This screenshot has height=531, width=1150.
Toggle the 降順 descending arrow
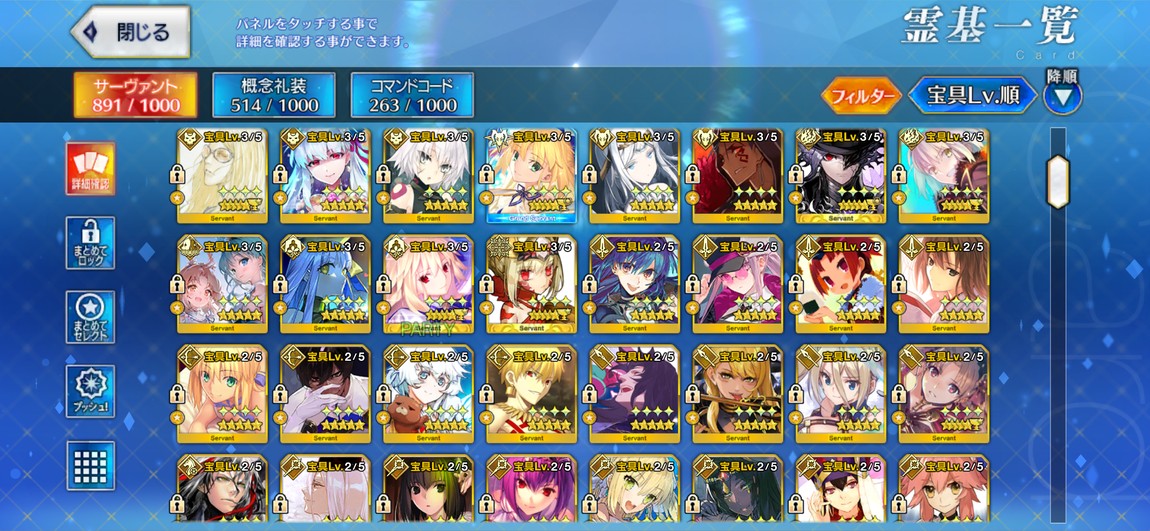coord(1062,97)
